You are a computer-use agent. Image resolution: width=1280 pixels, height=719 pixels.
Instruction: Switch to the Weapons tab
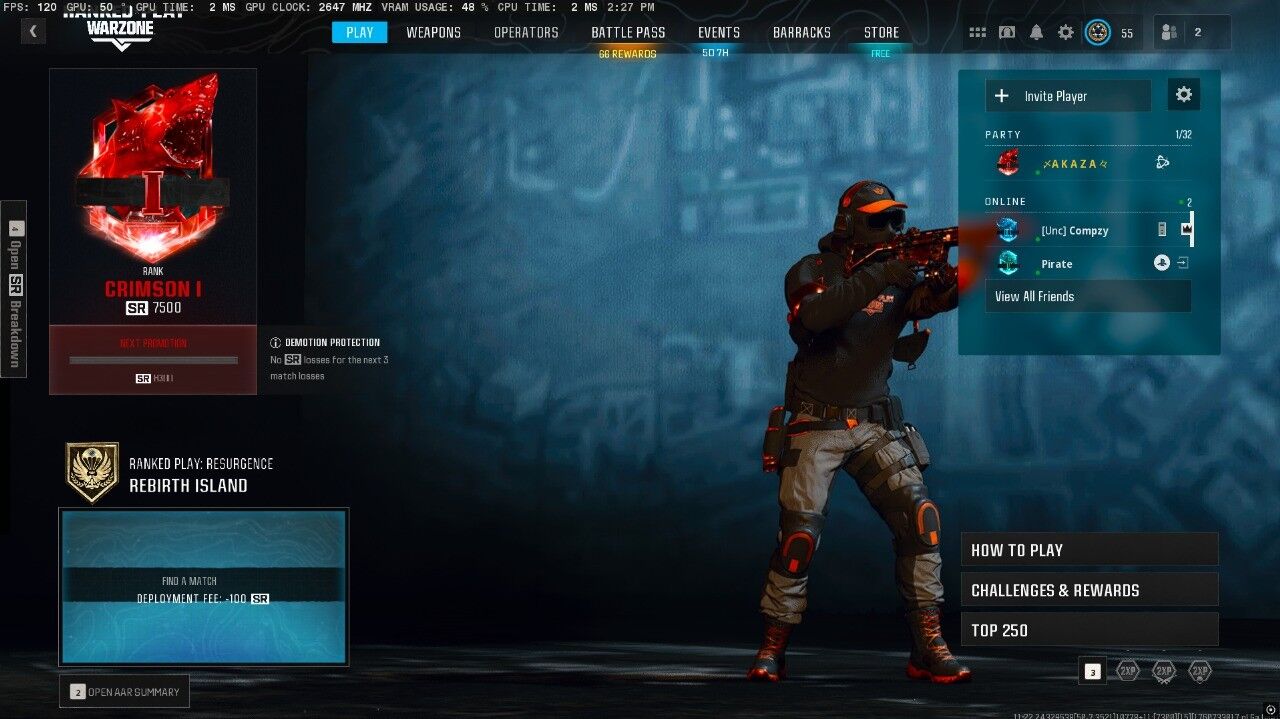pos(433,32)
